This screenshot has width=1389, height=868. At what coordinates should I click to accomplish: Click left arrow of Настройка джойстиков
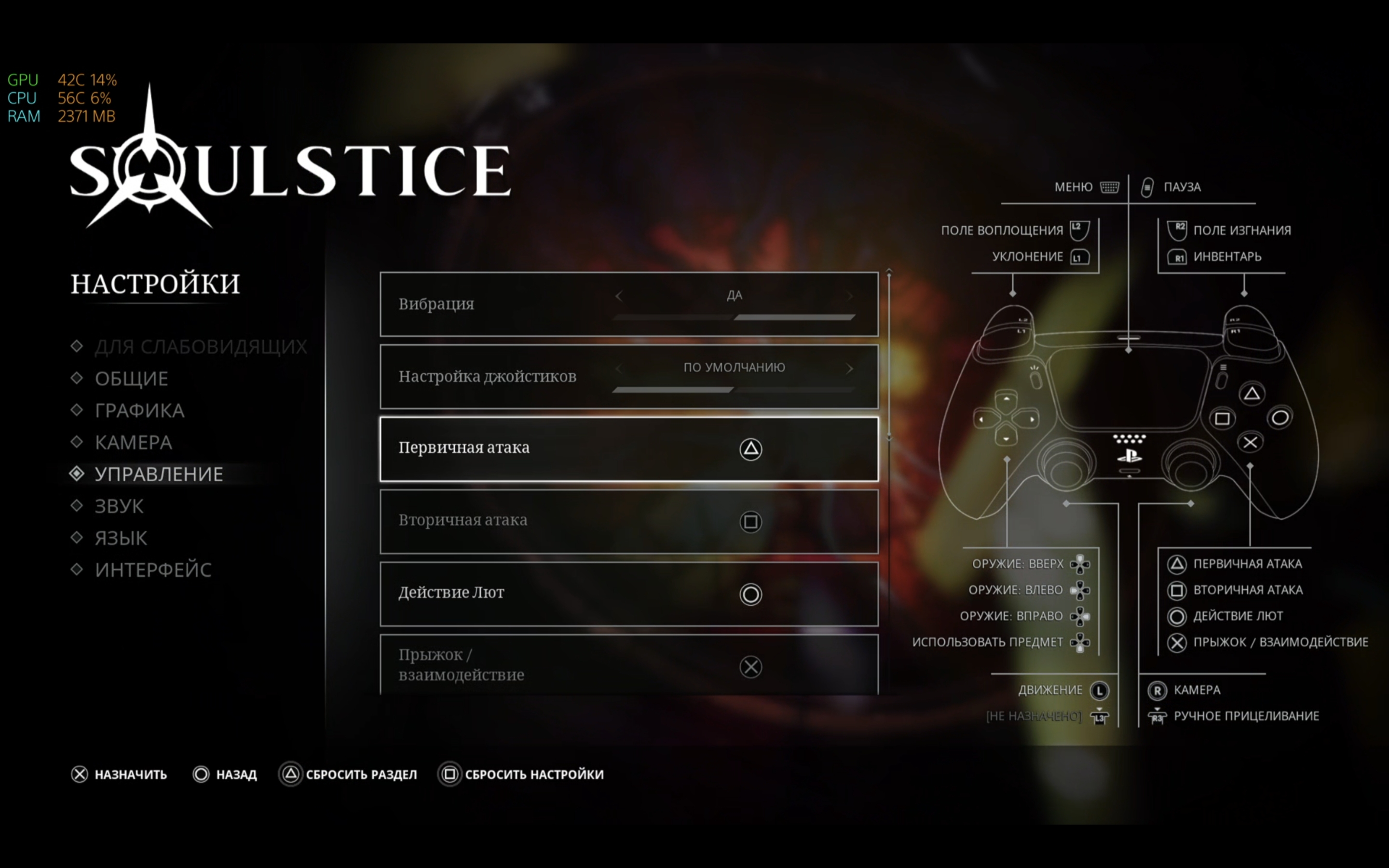[619, 368]
